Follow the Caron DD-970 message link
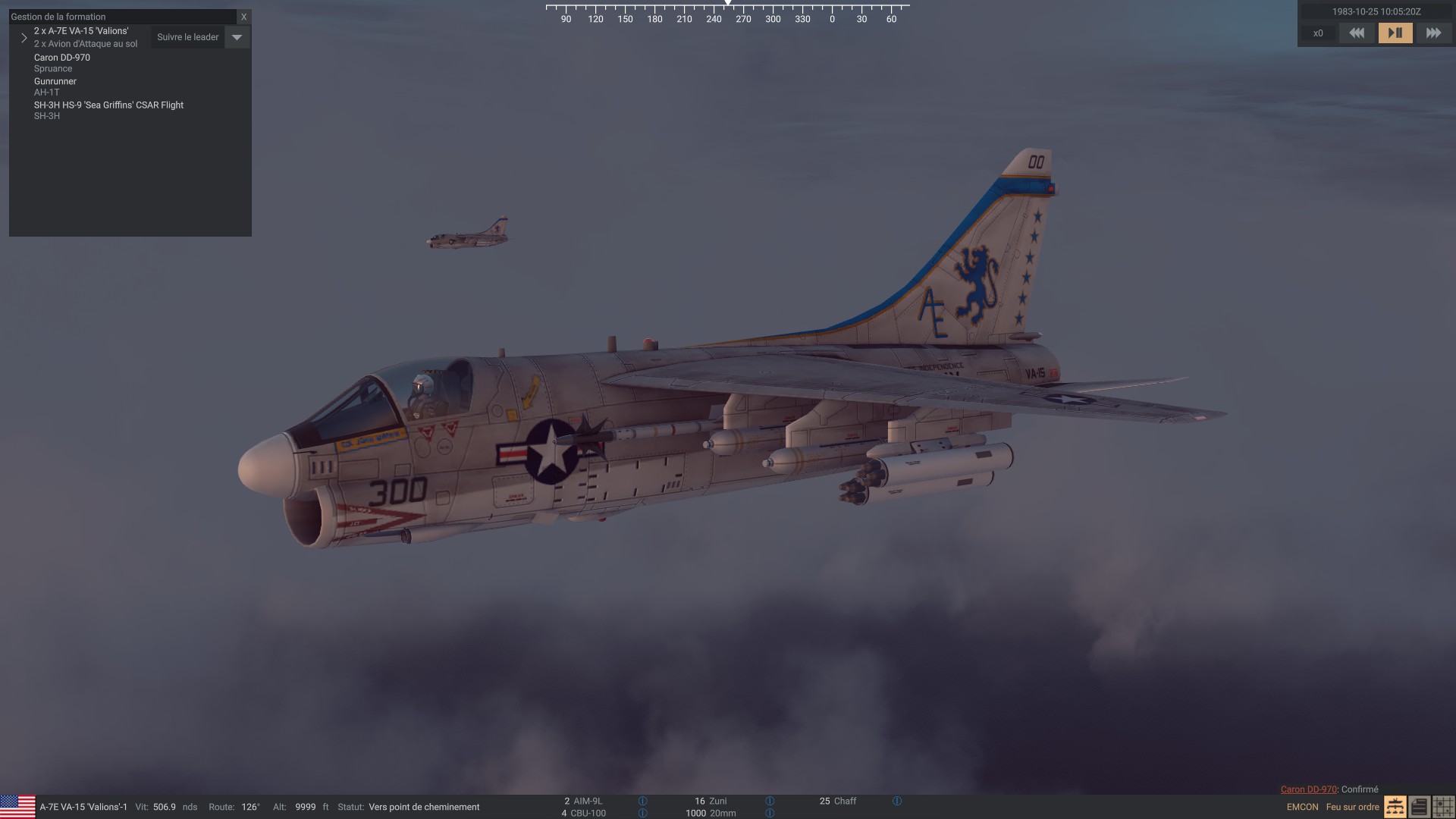Viewport: 1456px width, 819px height. pyautogui.click(x=1308, y=789)
